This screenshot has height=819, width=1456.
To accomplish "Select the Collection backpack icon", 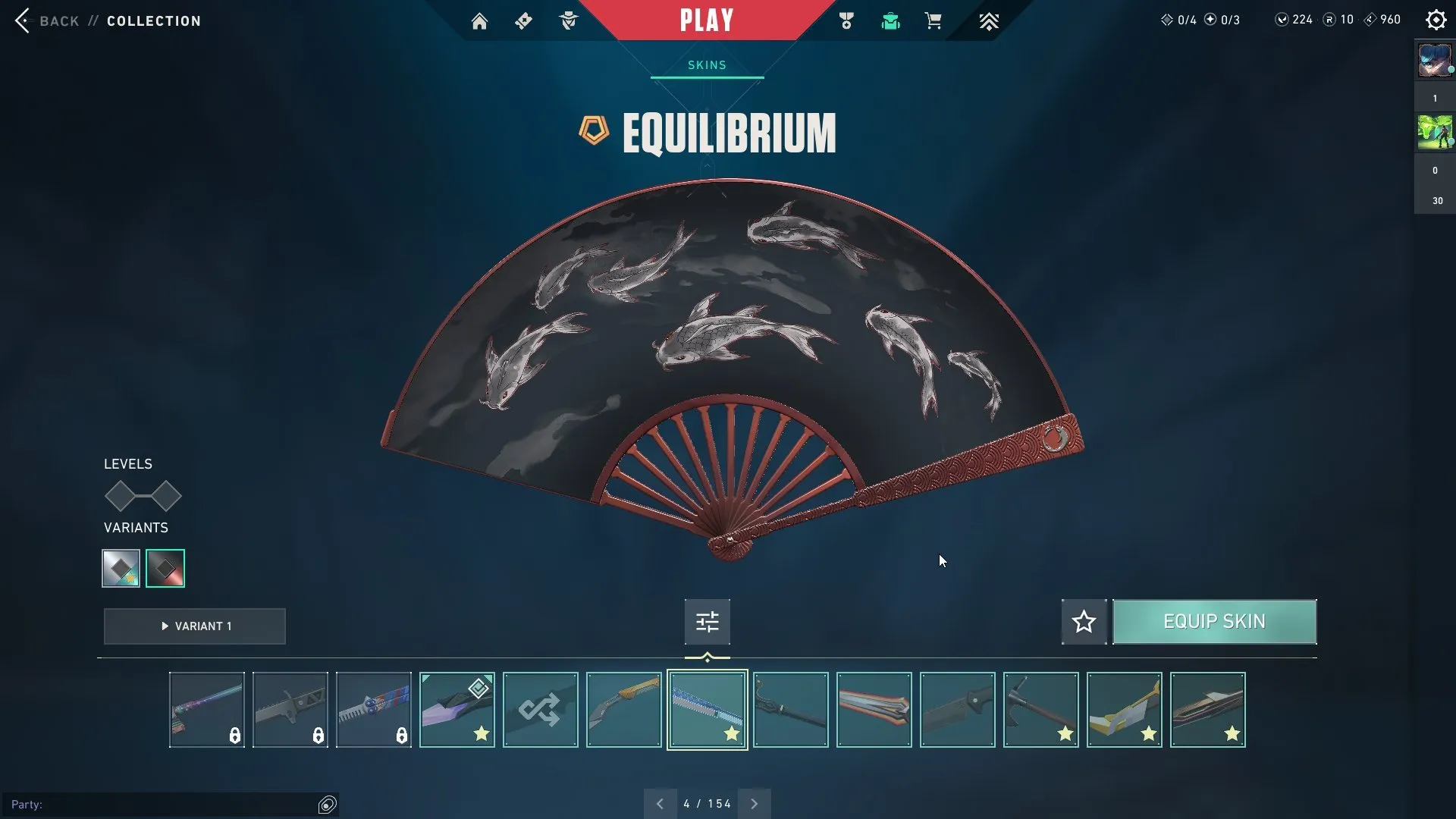I will [x=890, y=20].
